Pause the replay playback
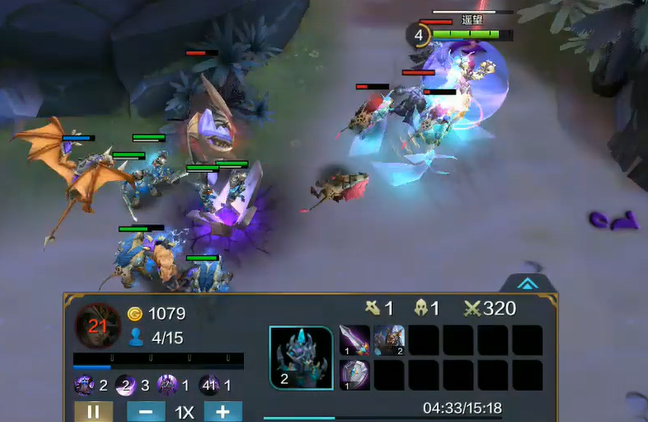The height and width of the screenshot is (422, 648). tap(93, 411)
